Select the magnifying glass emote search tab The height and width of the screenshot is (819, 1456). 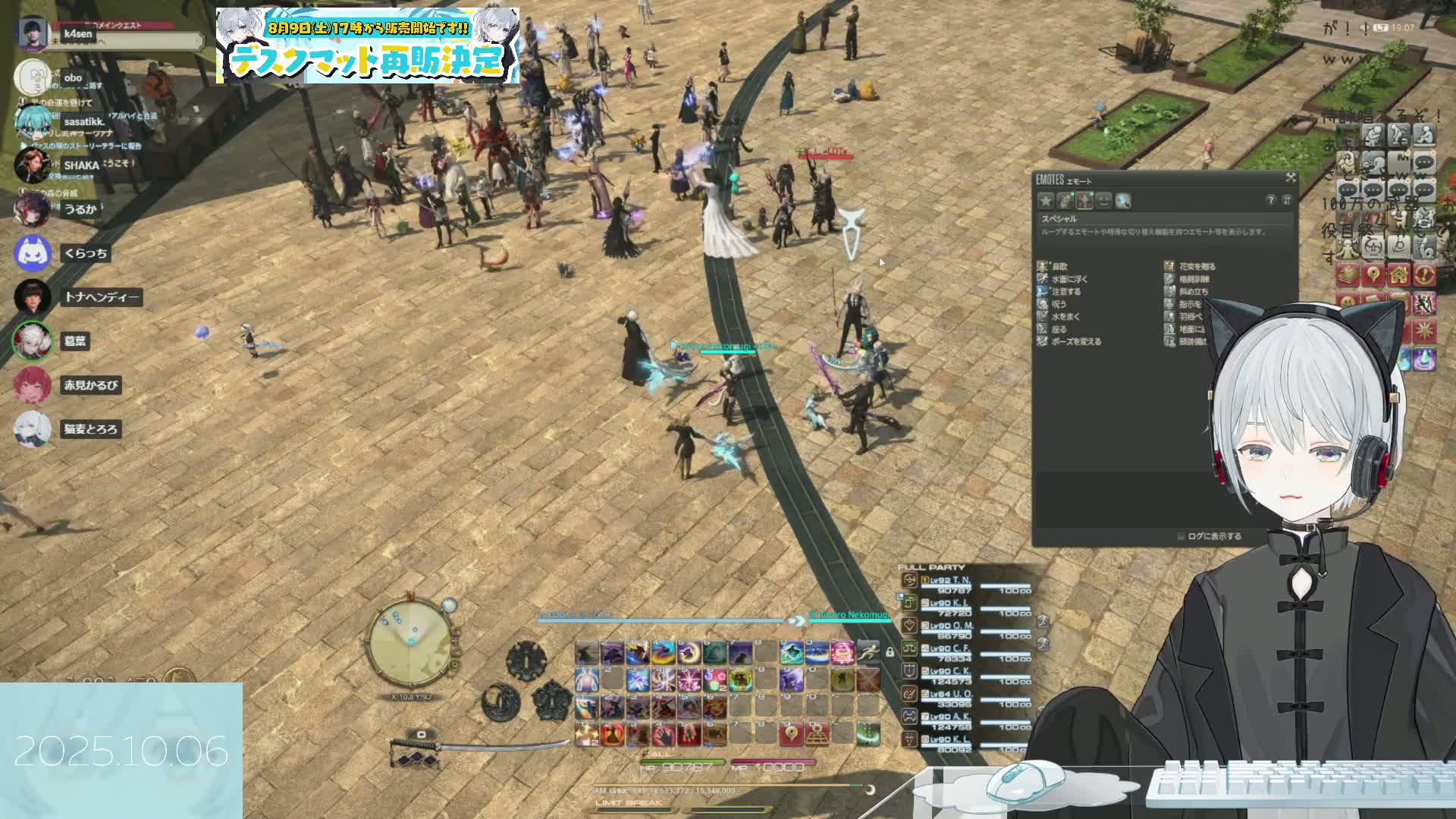[x=1123, y=201]
